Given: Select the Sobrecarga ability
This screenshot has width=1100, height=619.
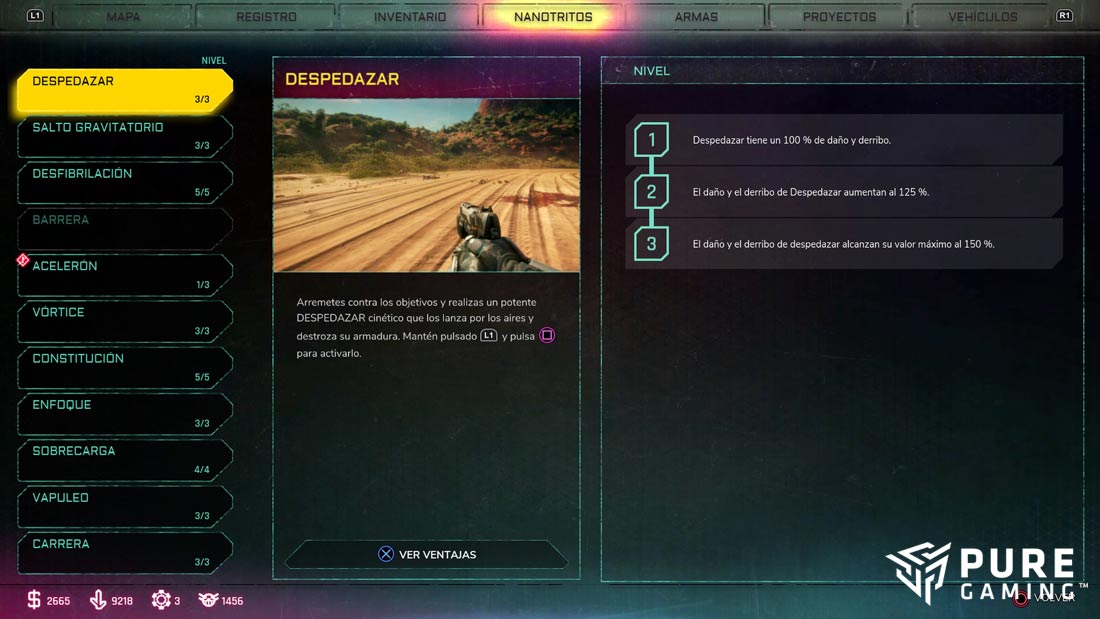Looking at the screenshot, I should pos(125,460).
